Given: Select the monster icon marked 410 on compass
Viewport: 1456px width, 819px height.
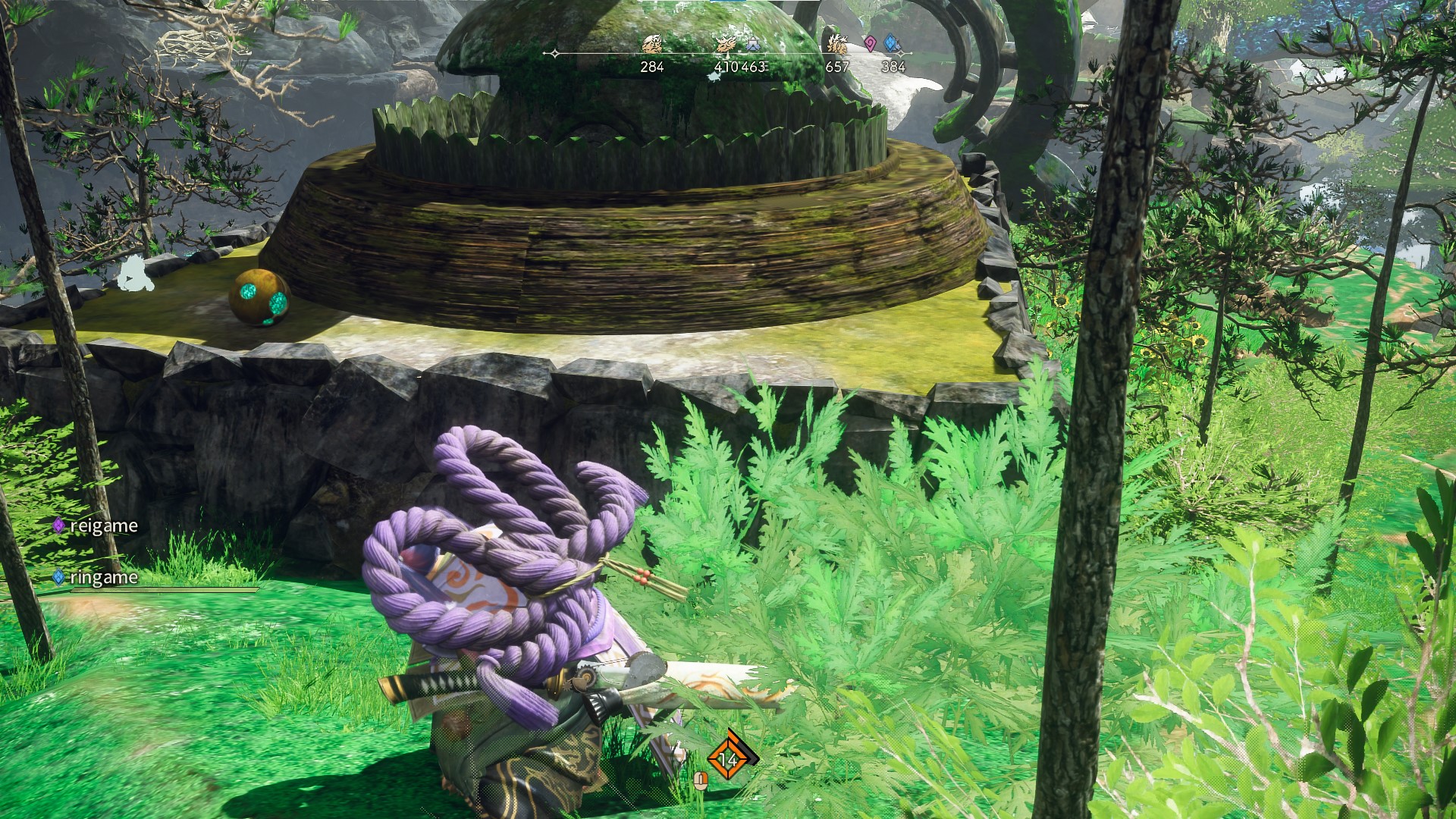Looking at the screenshot, I should point(726,45).
